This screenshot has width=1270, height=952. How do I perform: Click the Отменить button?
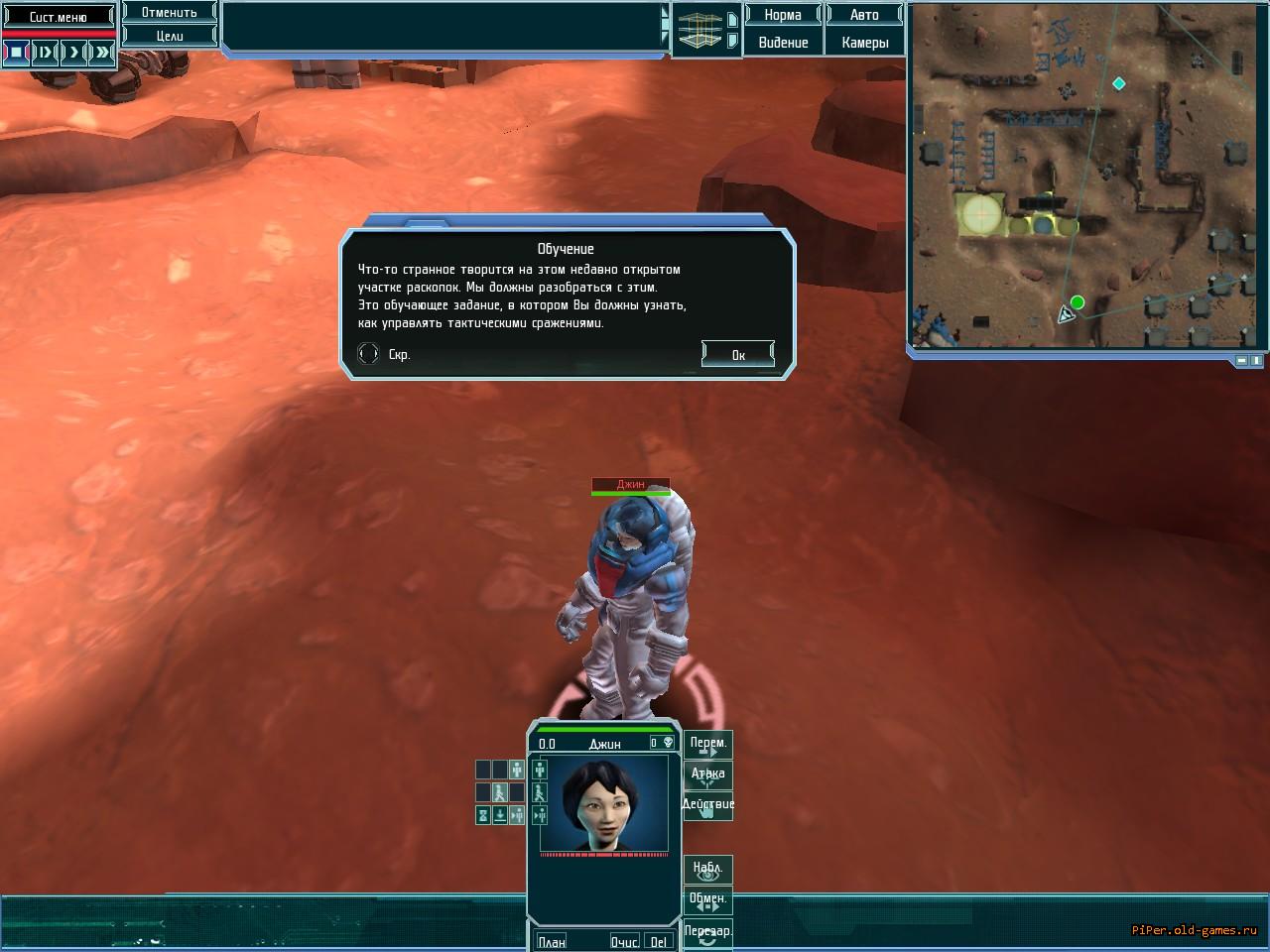click(169, 13)
